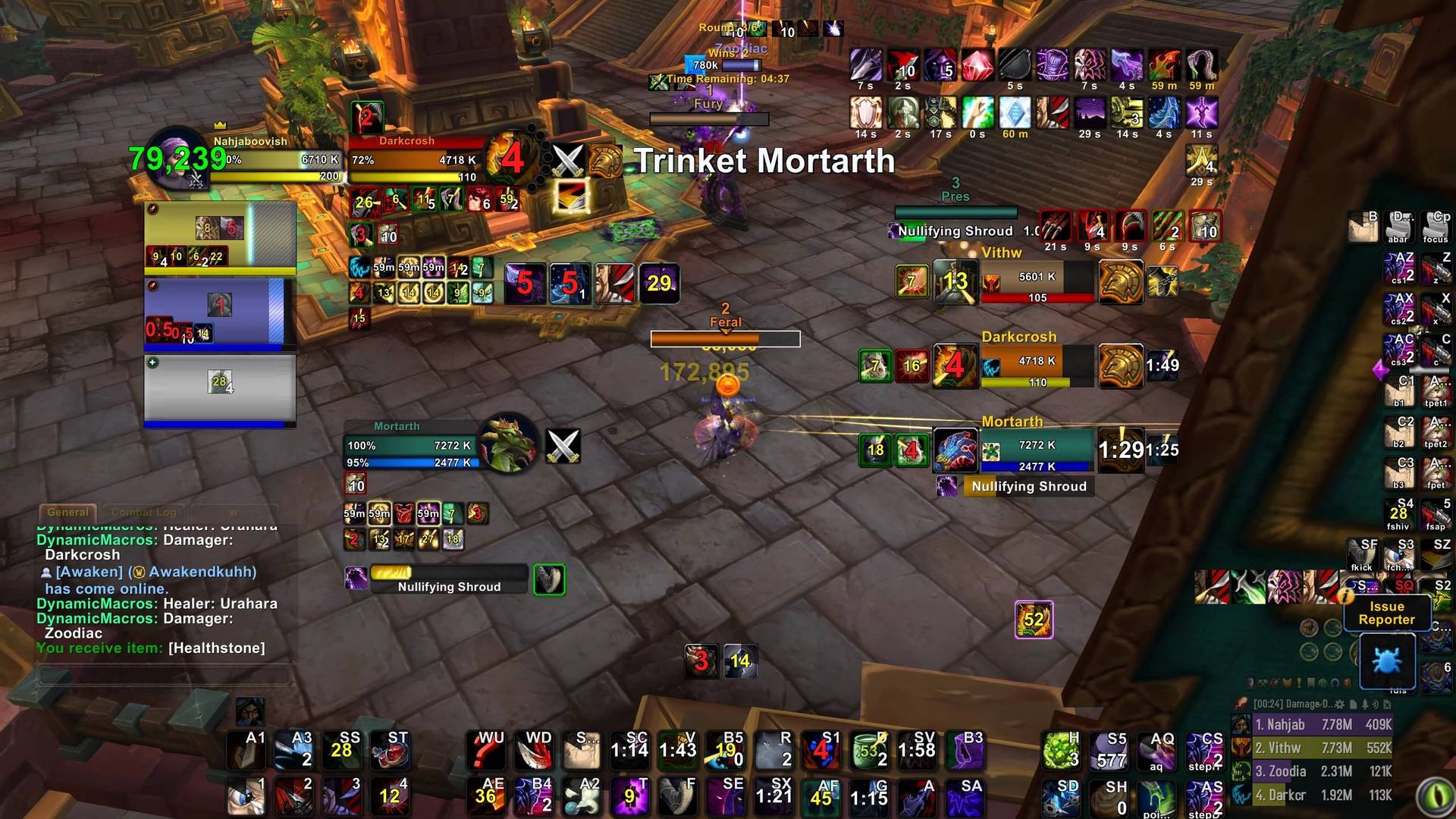Screen dimensions: 1456x819
Task: Select the Vithw arena enemy frame
Action: click(1037, 283)
